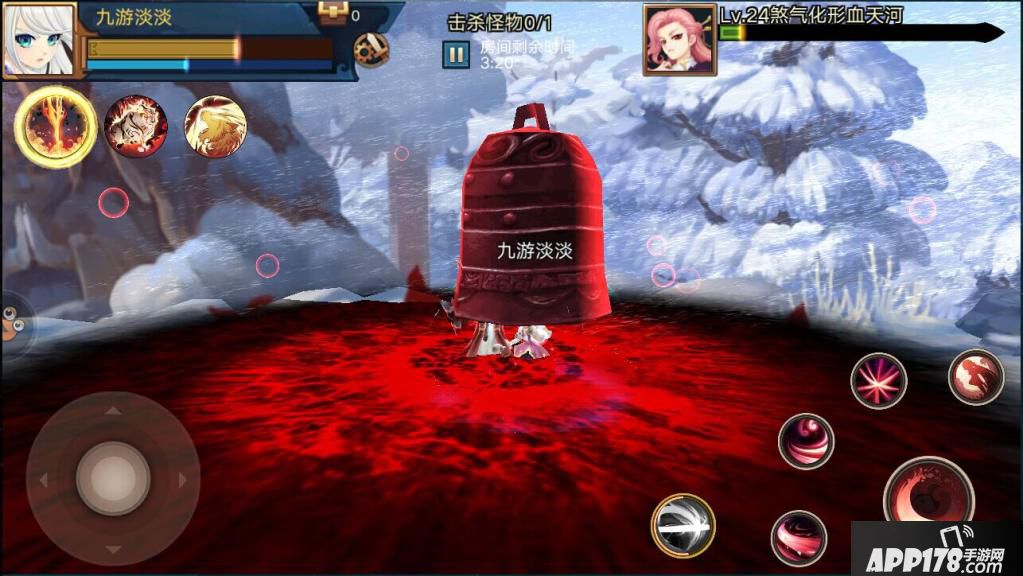Tap the large red wave attack button

[x=928, y=492]
